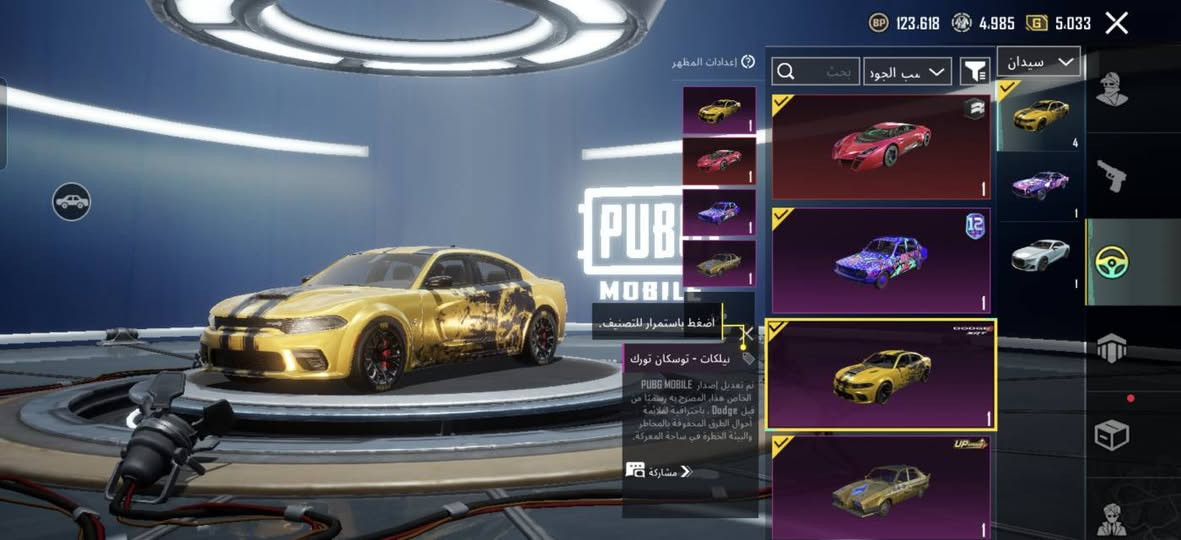Click the search field with magnifier
1181x540 pixels.
tap(816, 71)
